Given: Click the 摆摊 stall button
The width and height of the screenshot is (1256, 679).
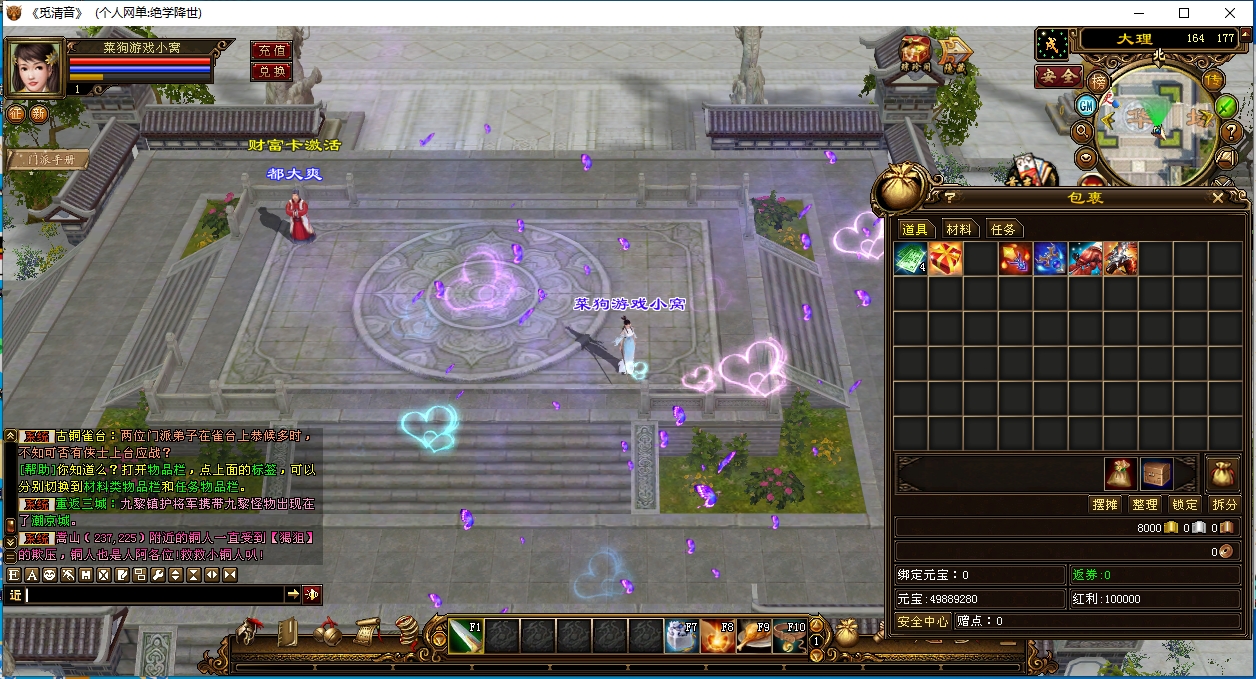Looking at the screenshot, I should pyautogui.click(x=1105, y=505).
